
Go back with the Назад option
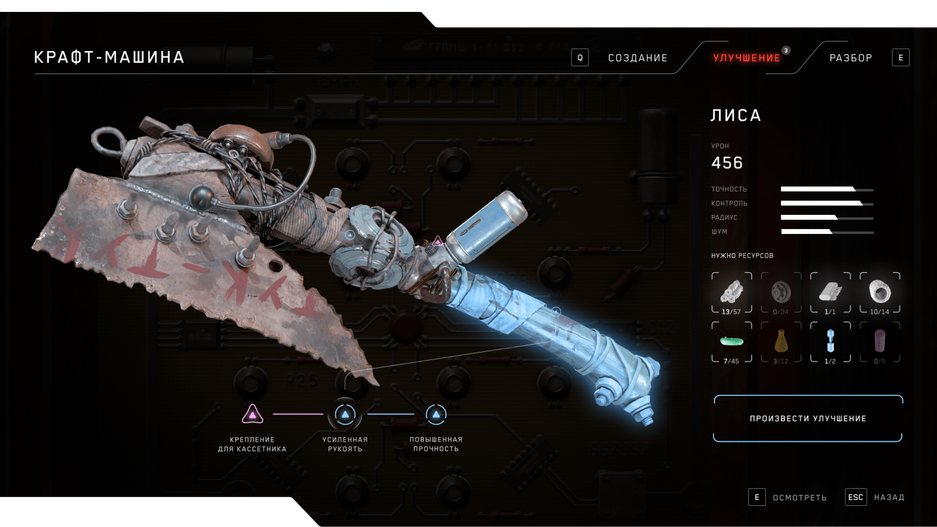coord(888,497)
